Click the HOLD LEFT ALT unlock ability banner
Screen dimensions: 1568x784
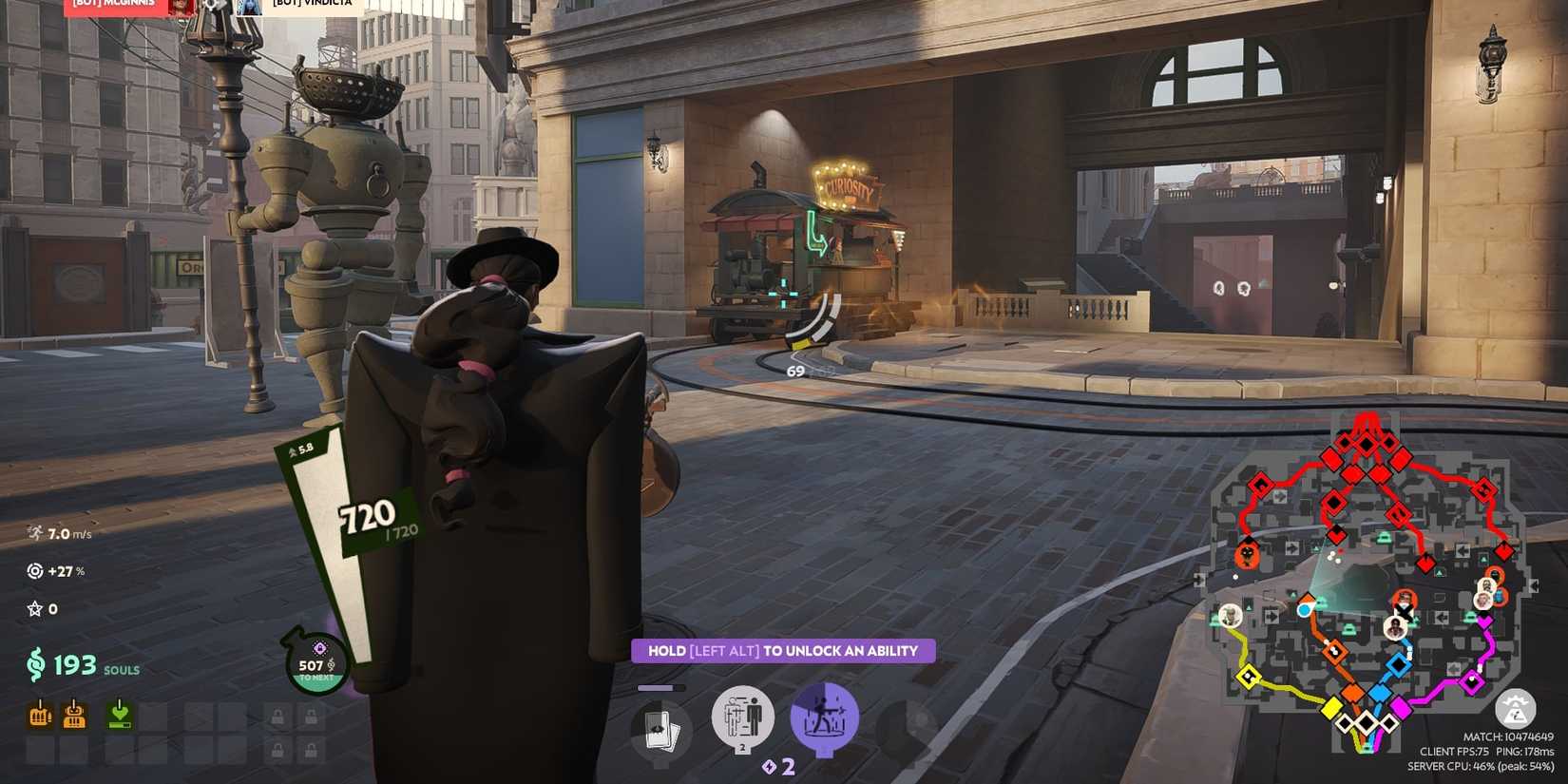[x=782, y=651]
